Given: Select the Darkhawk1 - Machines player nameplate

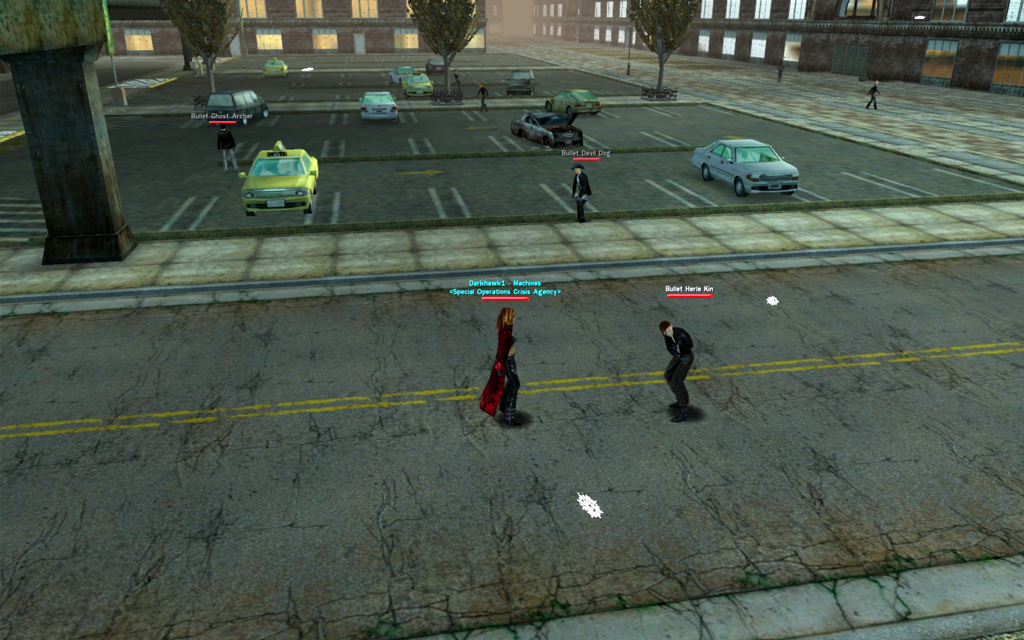Looking at the screenshot, I should 505,283.
